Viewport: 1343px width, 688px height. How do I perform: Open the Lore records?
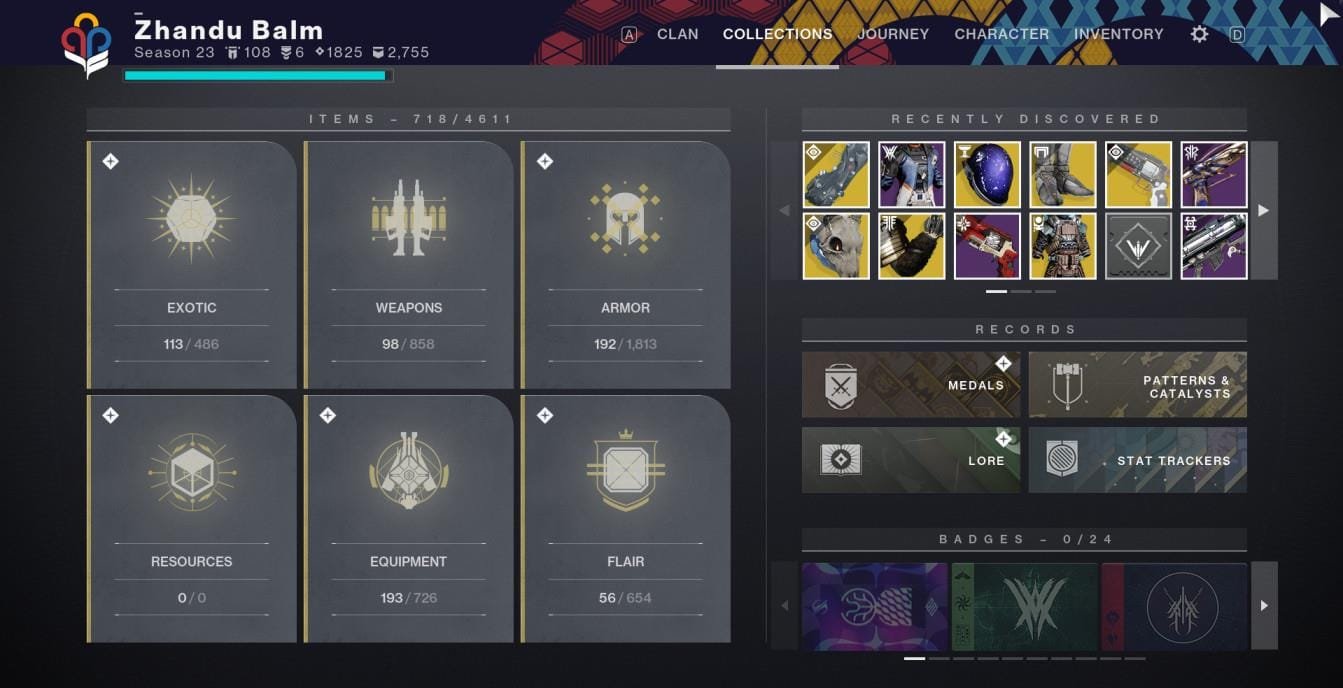pyautogui.click(x=911, y=460)
